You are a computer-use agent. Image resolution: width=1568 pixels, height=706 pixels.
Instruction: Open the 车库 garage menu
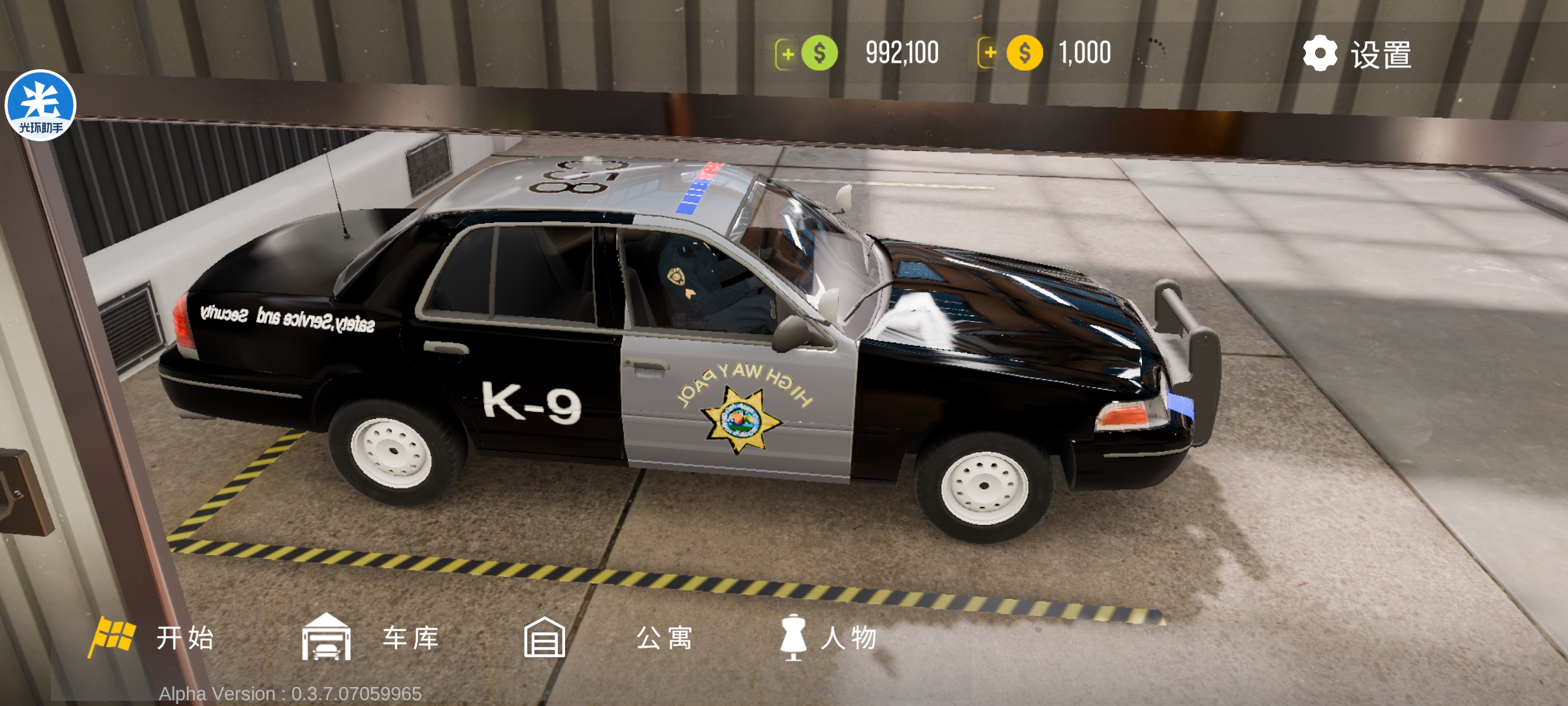click(x=370, y=637)
